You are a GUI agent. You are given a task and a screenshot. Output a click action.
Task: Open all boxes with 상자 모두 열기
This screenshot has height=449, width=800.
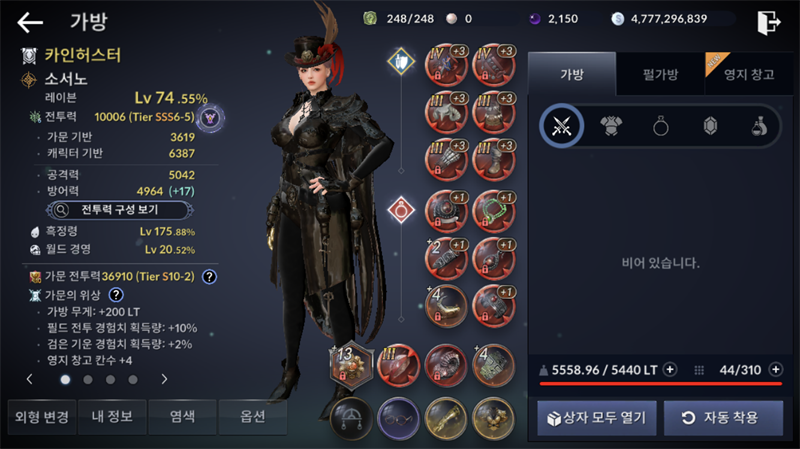pos(597,417)
